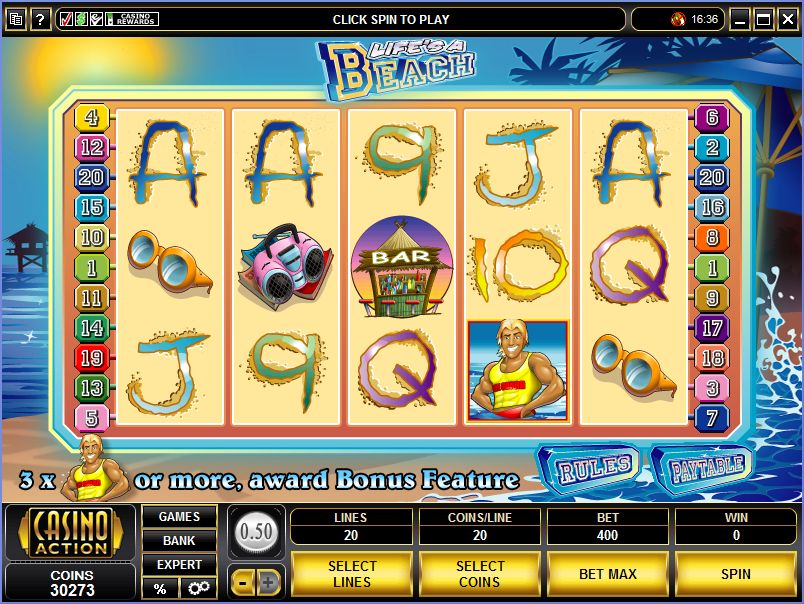This screenshot has height=604, width=804.
Task: Decrease coin size with the minus button
Action: click(x=242, y=582)
